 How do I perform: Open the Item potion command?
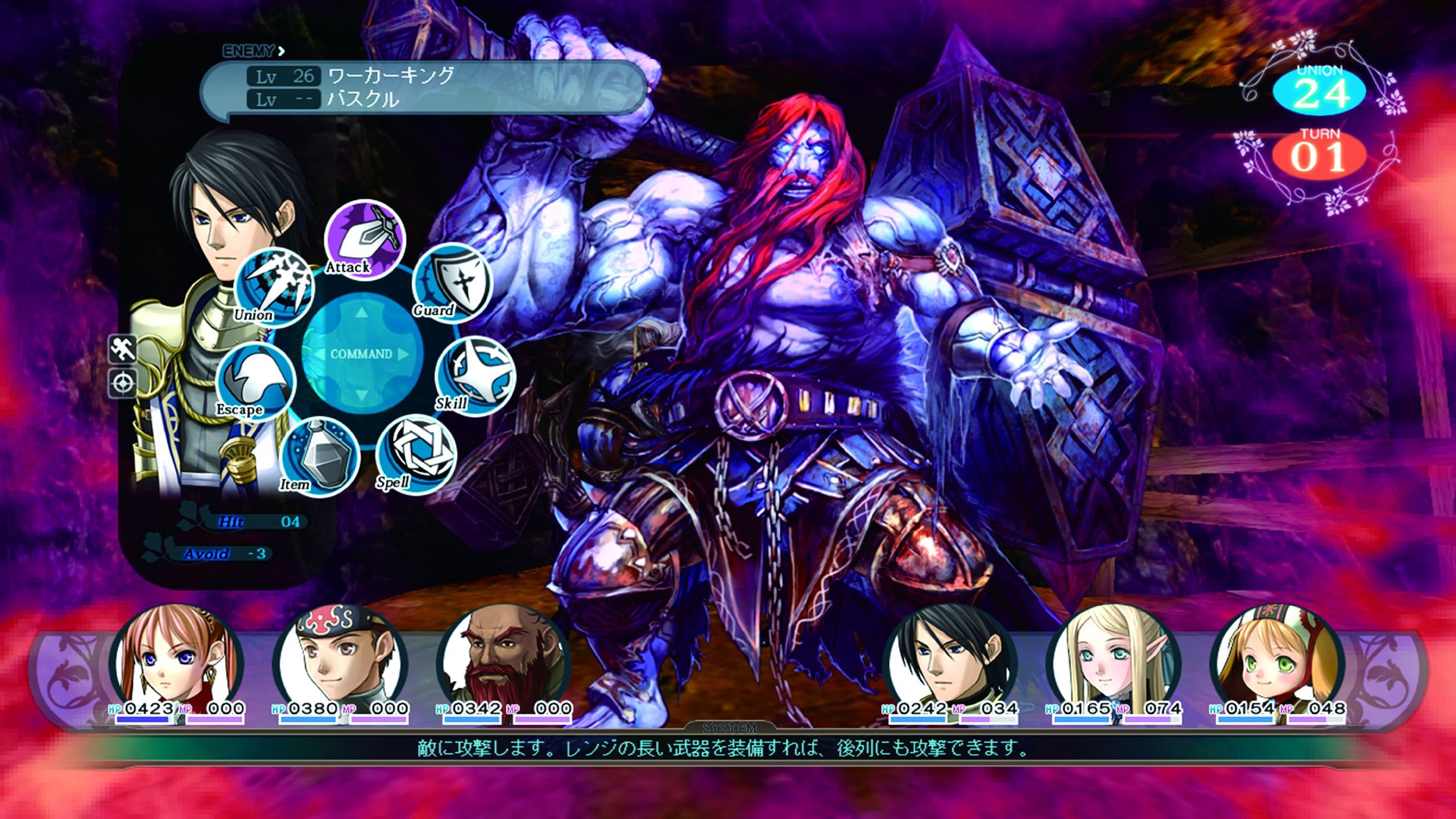tap(320, 458)
